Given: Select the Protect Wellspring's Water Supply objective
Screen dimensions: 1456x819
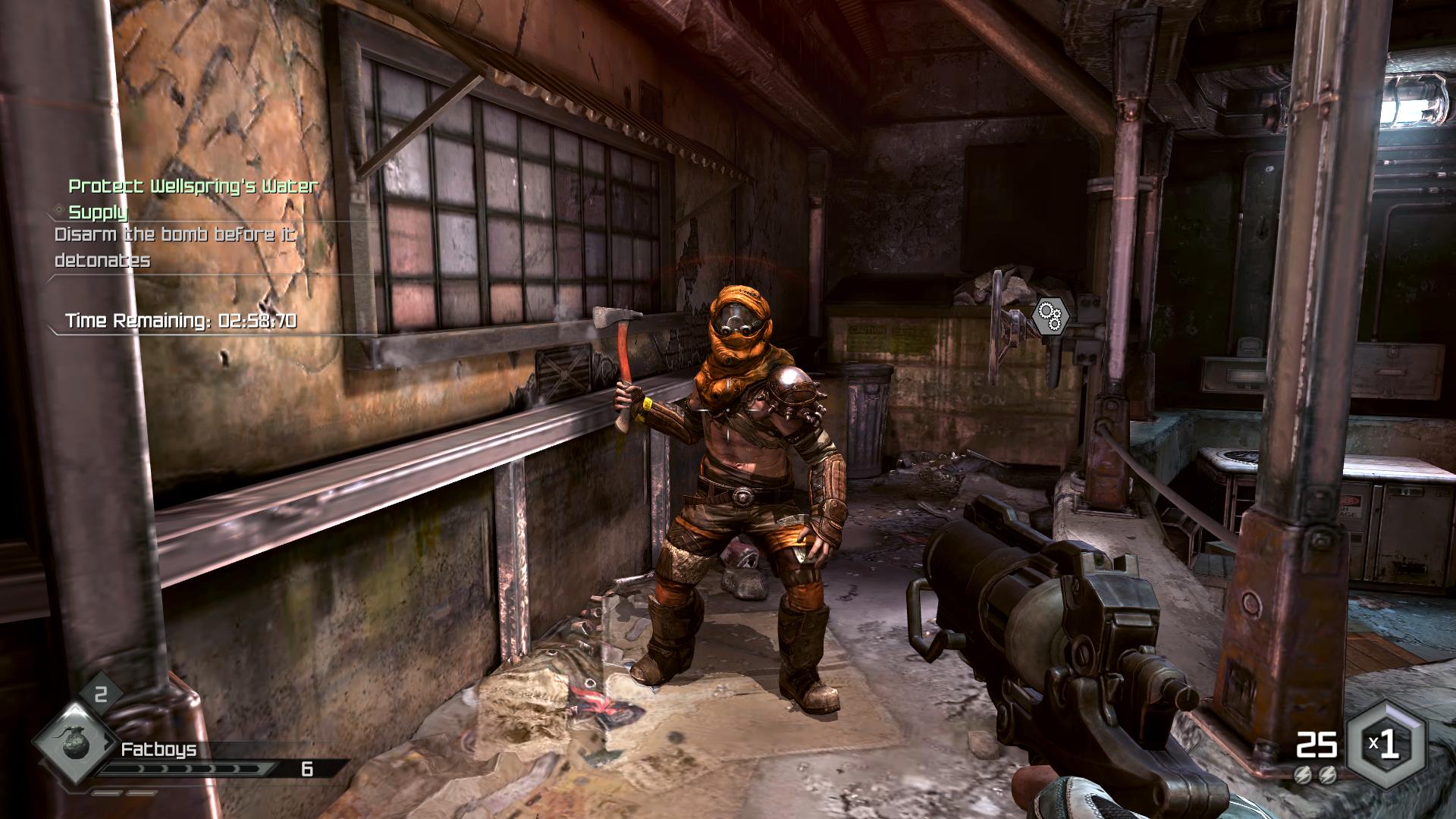Looking at the screenshot, I should tap(193, 197).
